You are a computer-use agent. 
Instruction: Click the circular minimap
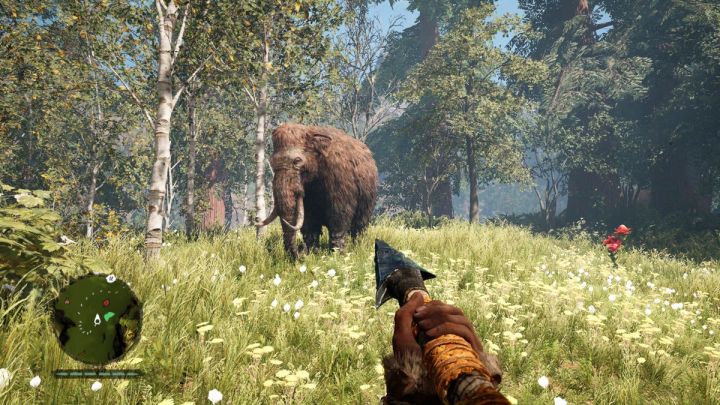[97, 319]
